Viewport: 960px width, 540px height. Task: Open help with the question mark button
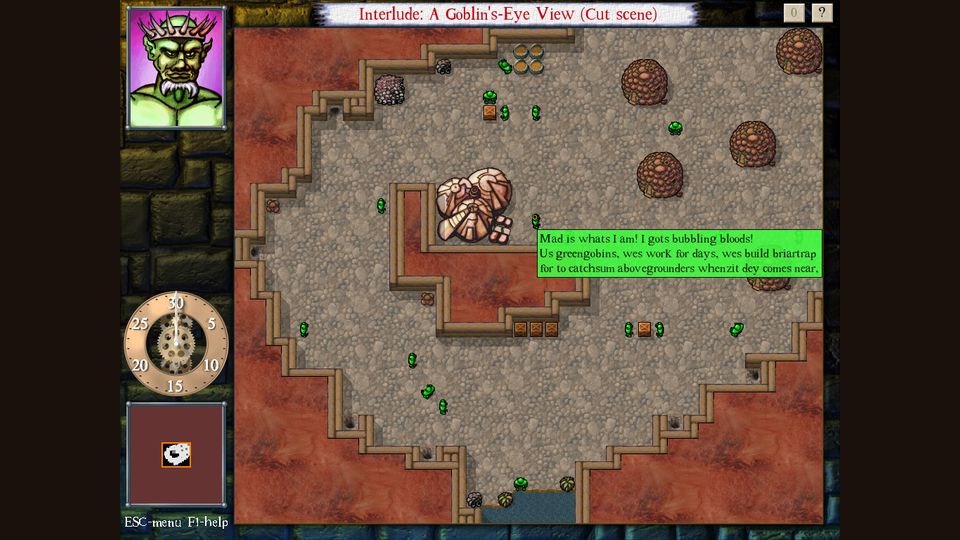pos(822,13)
